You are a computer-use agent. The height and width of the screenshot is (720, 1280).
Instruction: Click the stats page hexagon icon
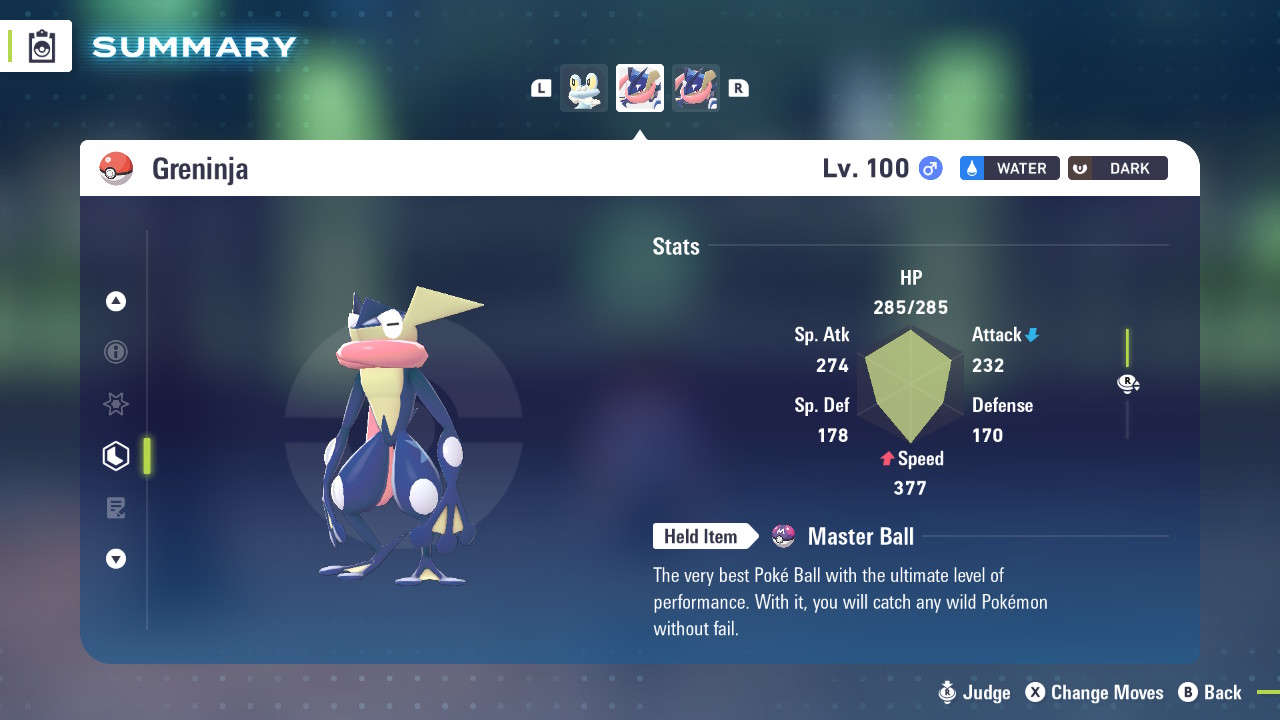coord(115,455)
